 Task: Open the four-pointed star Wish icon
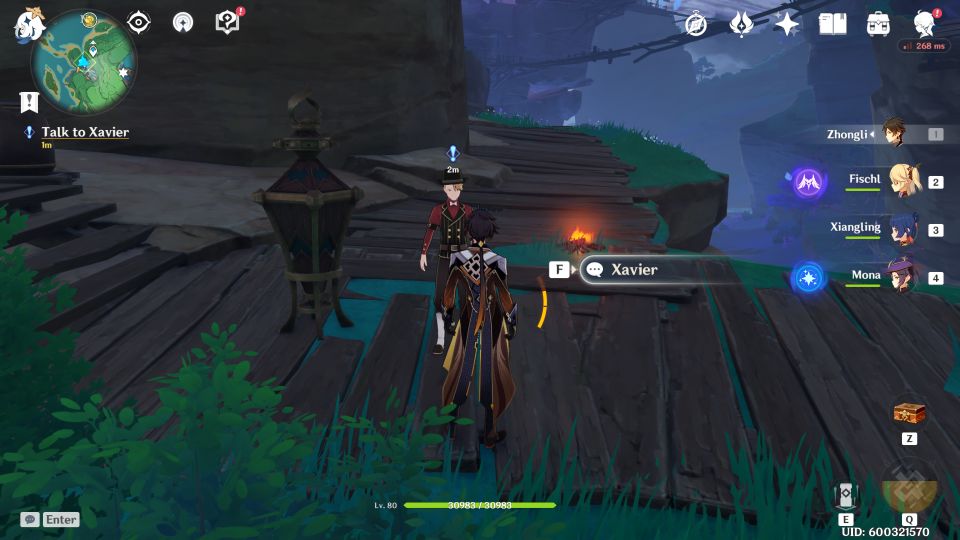(x=787, y=24)
